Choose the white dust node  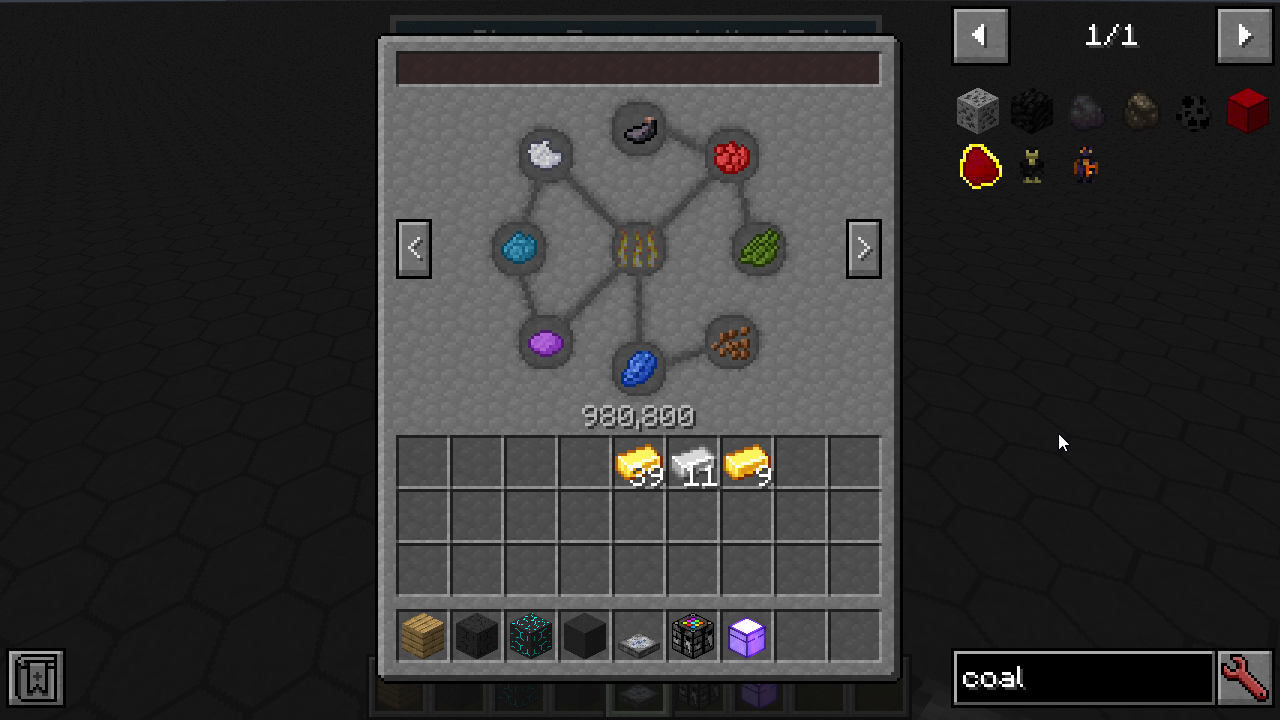click(546, 155)
